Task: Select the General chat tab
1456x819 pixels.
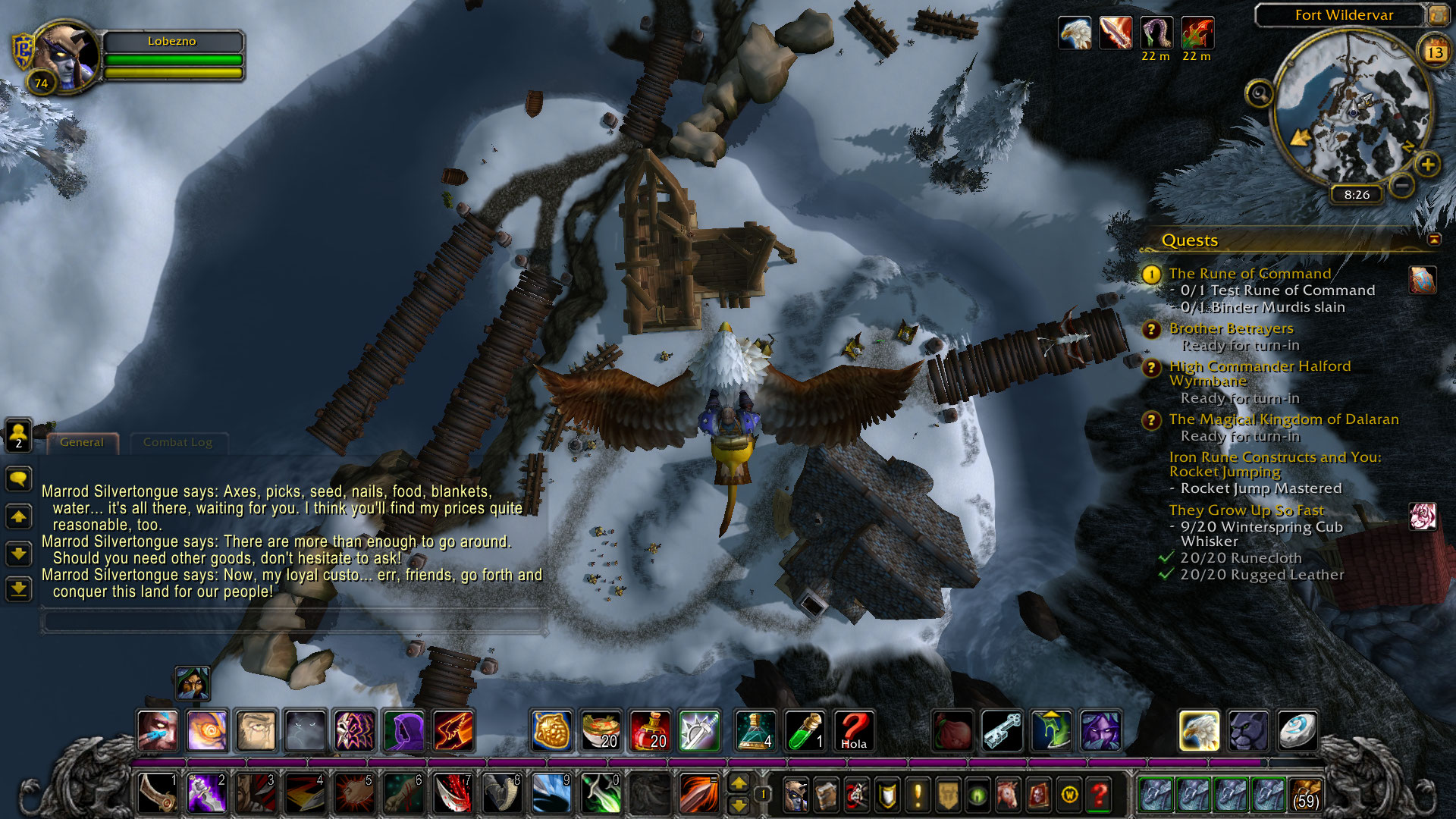Action: pyautogui.click(x=82, y=442)
